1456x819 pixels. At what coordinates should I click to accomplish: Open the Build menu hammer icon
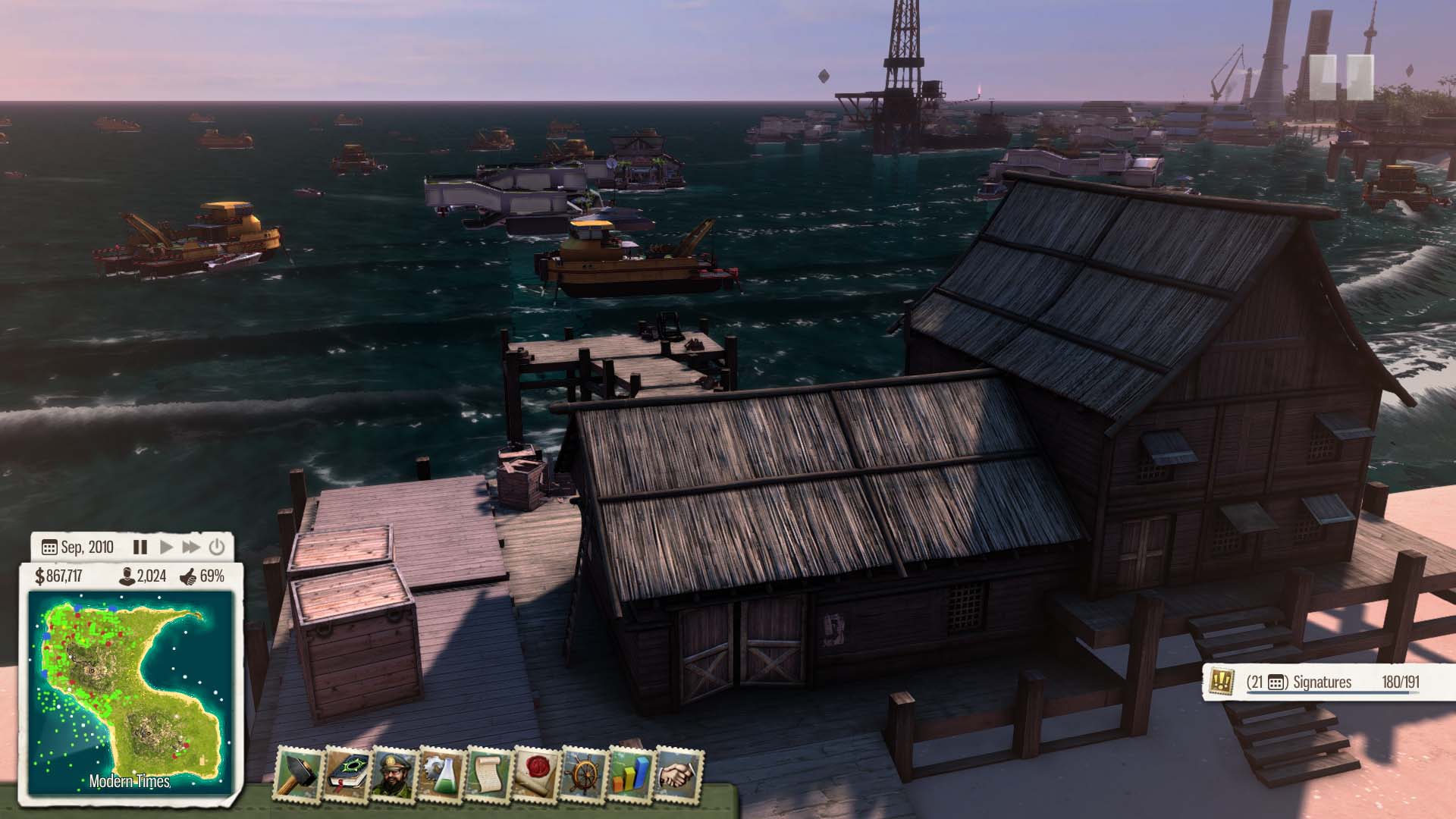[x=299, y=774]
